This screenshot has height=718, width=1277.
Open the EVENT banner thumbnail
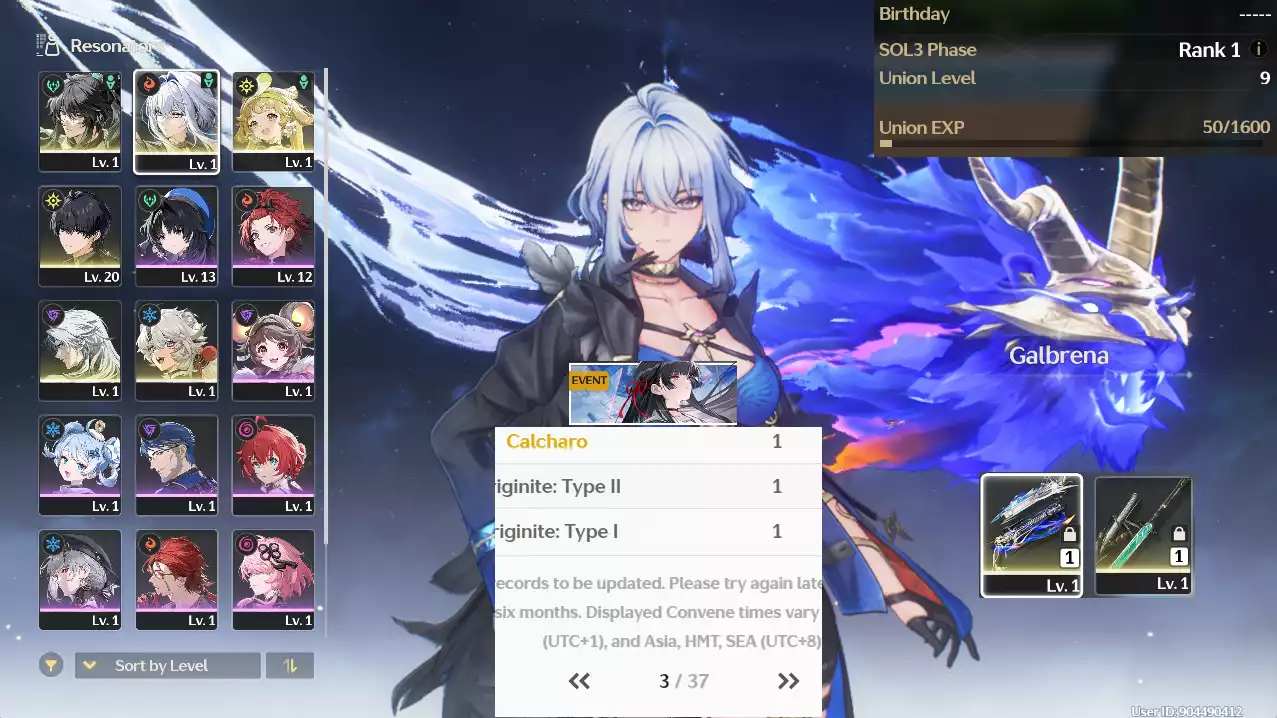click(x=653, y=393)
